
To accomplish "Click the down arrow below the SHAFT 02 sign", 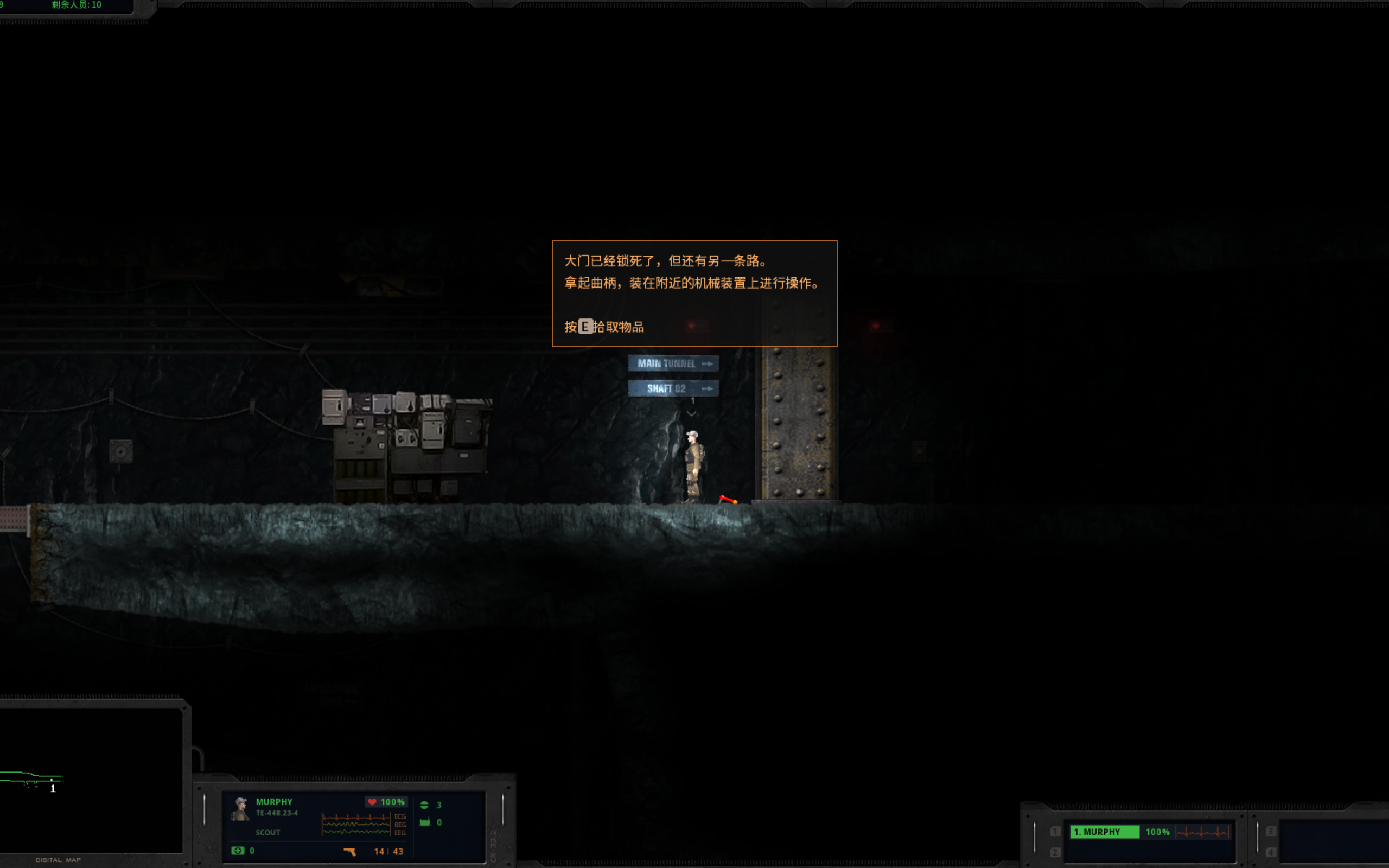I will [691, 414].
